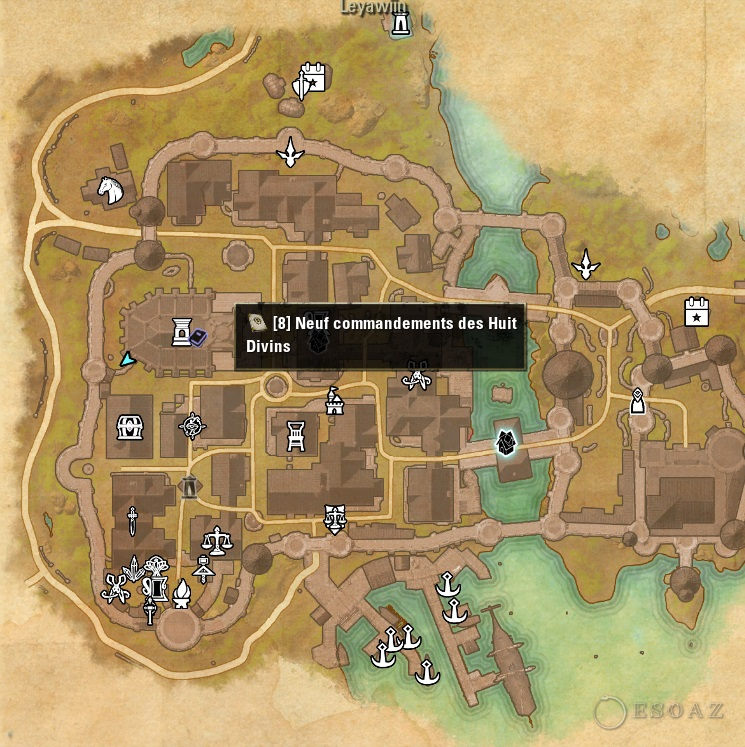The width and height of the screenshot is (745, 747).
Task: Select the horse stable marker
Action: point(109,188)
